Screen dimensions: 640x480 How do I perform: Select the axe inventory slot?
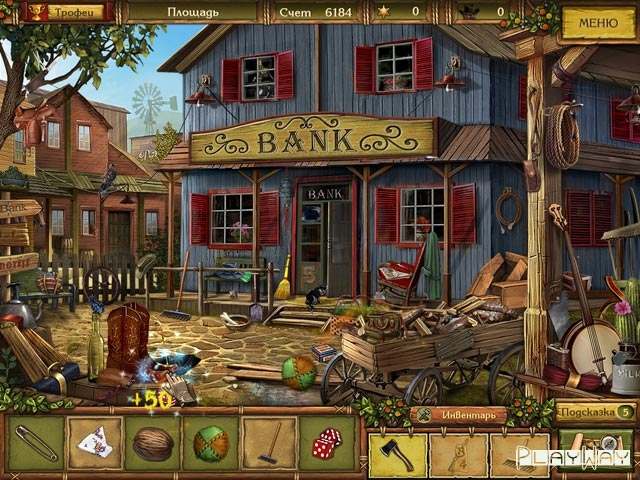[398, 454]
